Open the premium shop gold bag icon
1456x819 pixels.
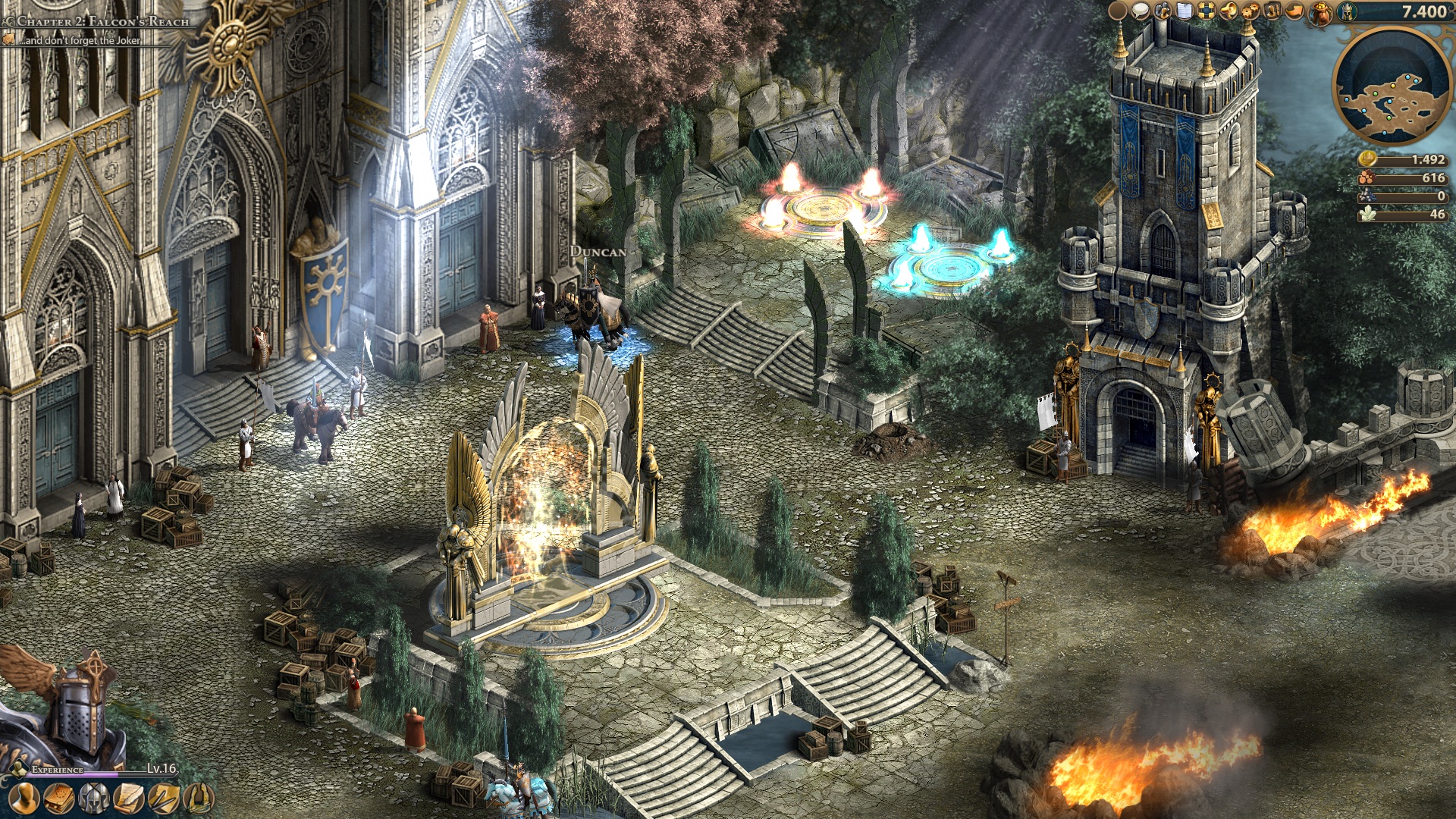click(1319, 12)
